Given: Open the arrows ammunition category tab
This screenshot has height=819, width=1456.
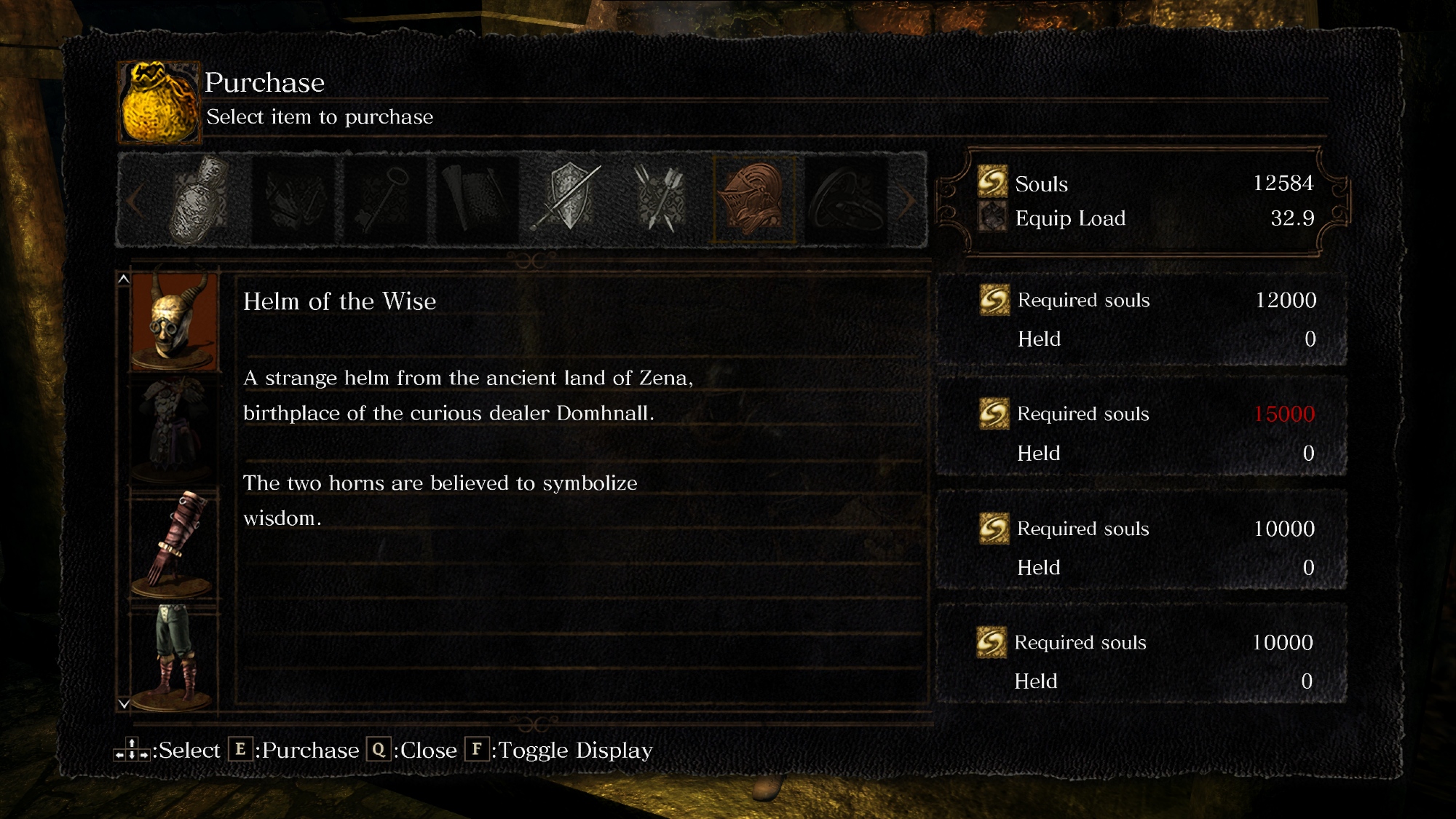Looking at the screenshot, I should (x=661, y=198).
